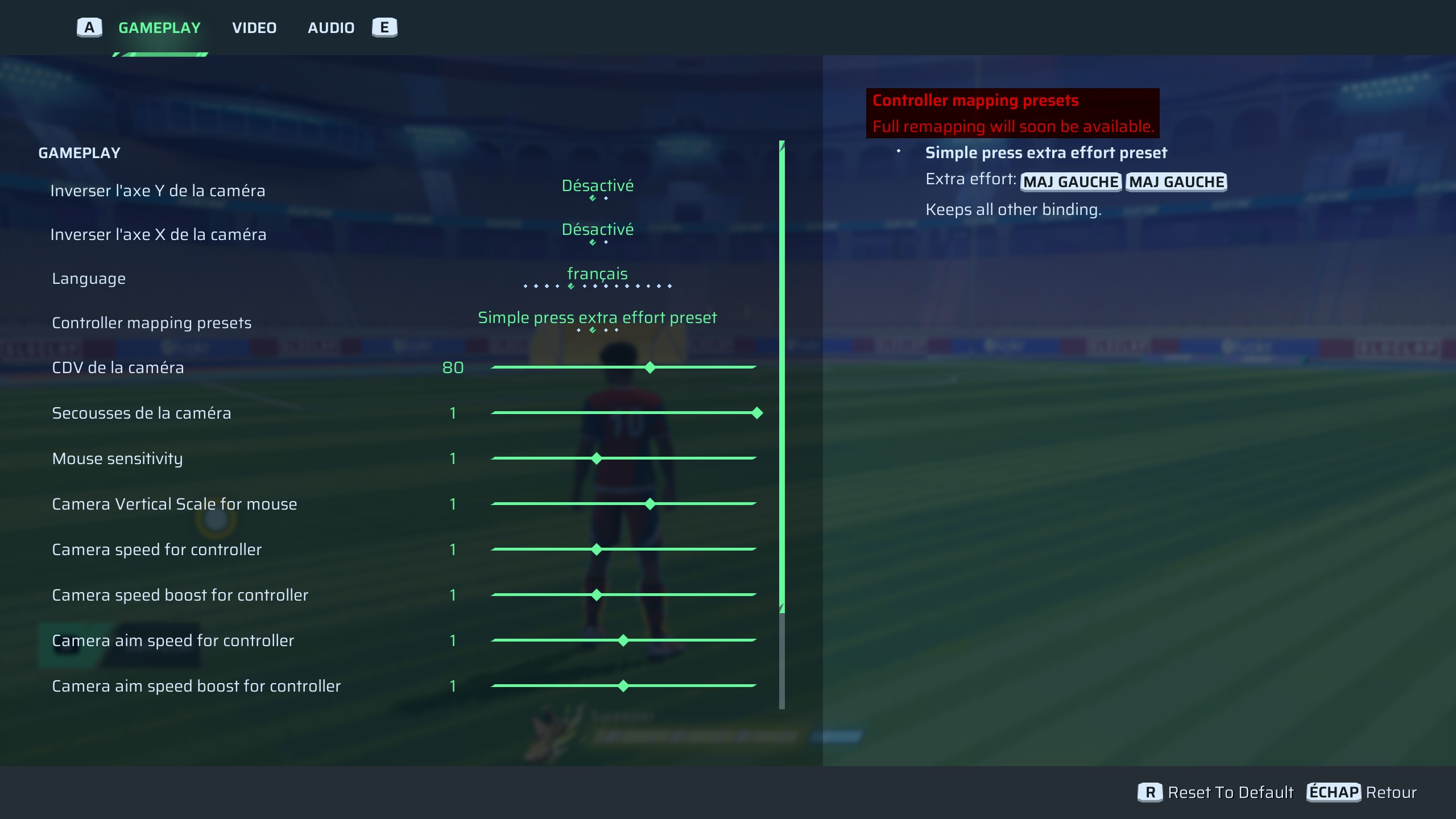The height and width of the screenshot is (819, 1456).
Task: Click the bullet marker next to Simple press preset
Action: click(899, 152)
